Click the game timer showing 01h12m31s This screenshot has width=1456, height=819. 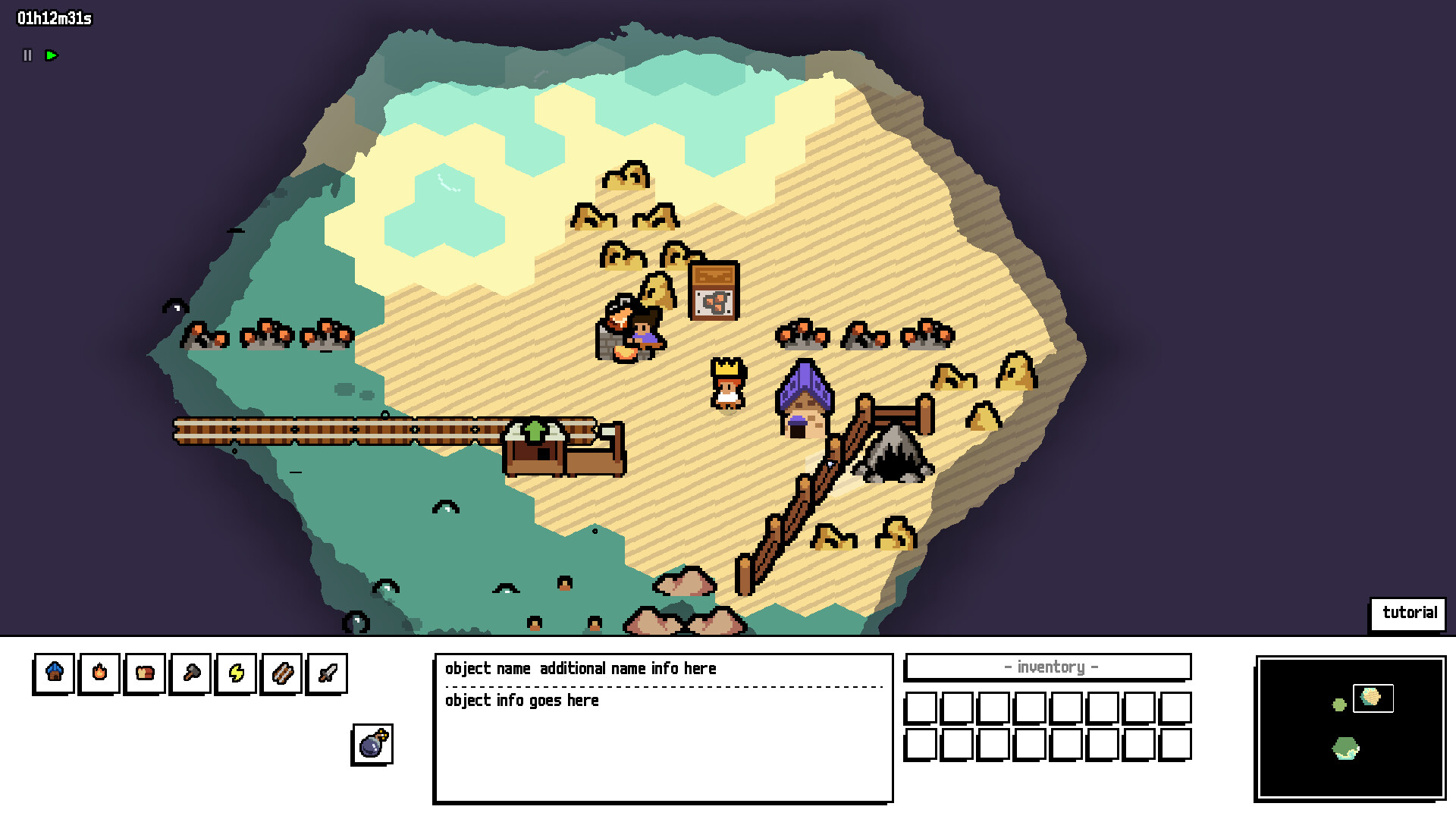point(53,19)
